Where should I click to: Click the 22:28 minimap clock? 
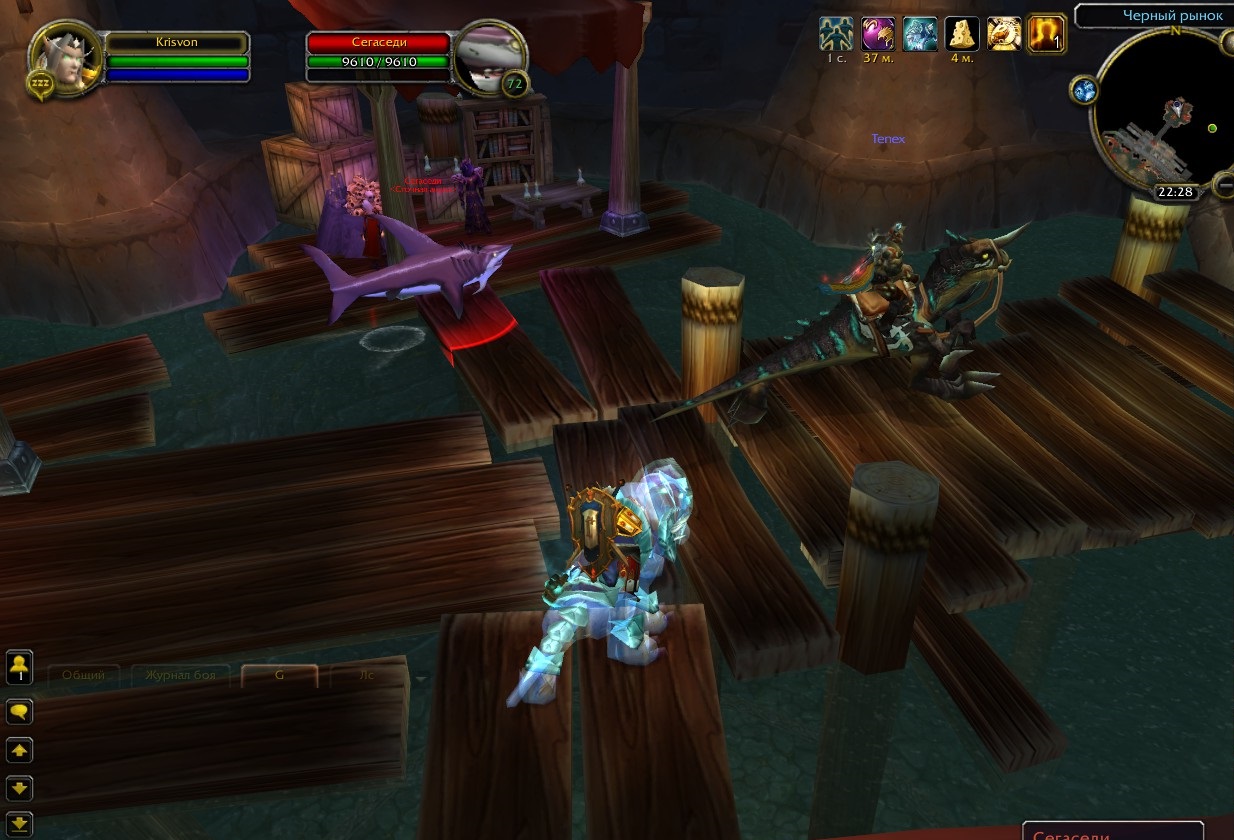[x=1176, y=192]
